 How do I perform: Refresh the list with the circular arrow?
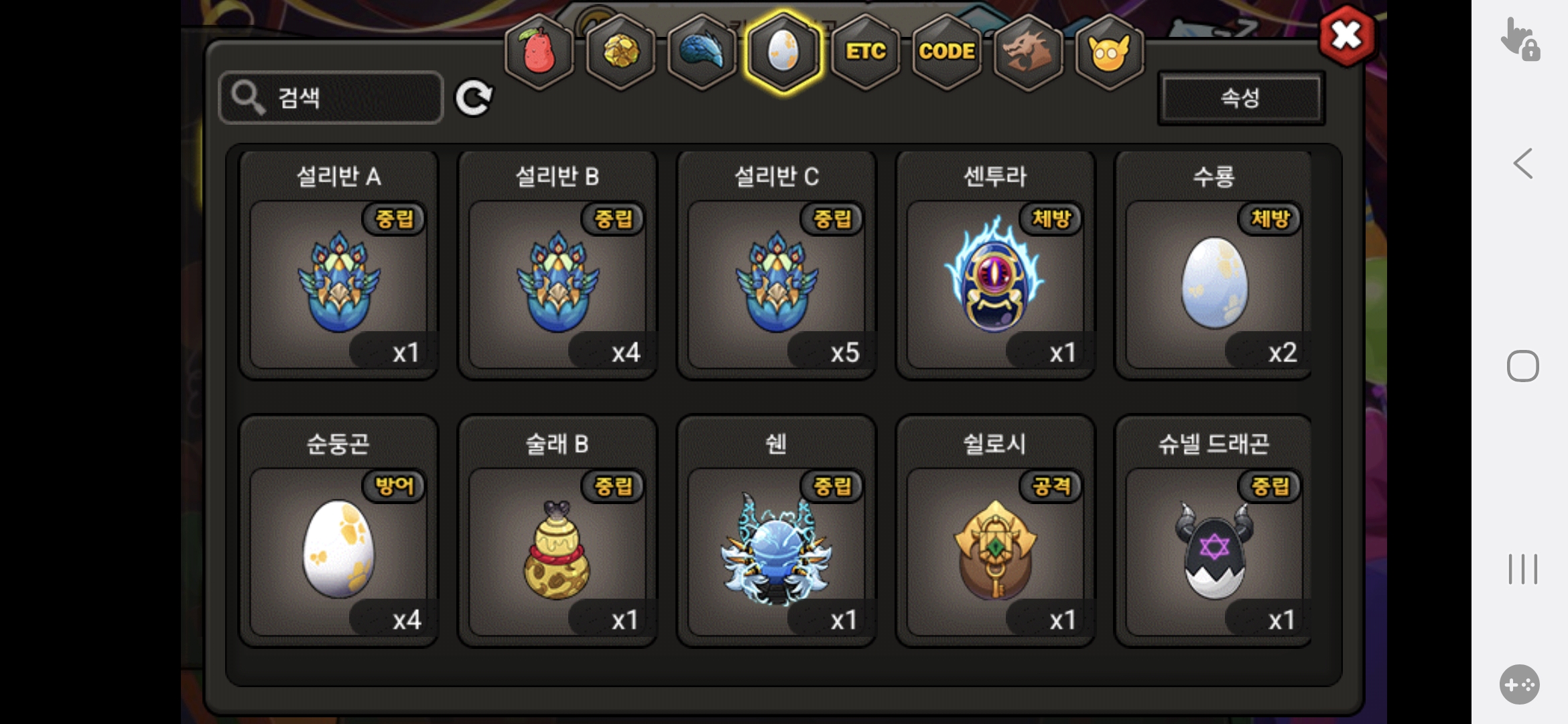coord(474,98)
